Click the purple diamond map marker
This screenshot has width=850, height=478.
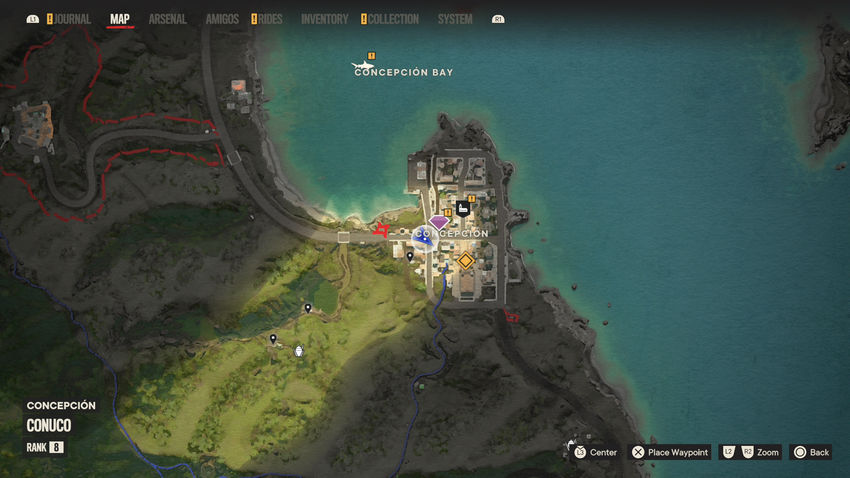(x=439, y=222)
